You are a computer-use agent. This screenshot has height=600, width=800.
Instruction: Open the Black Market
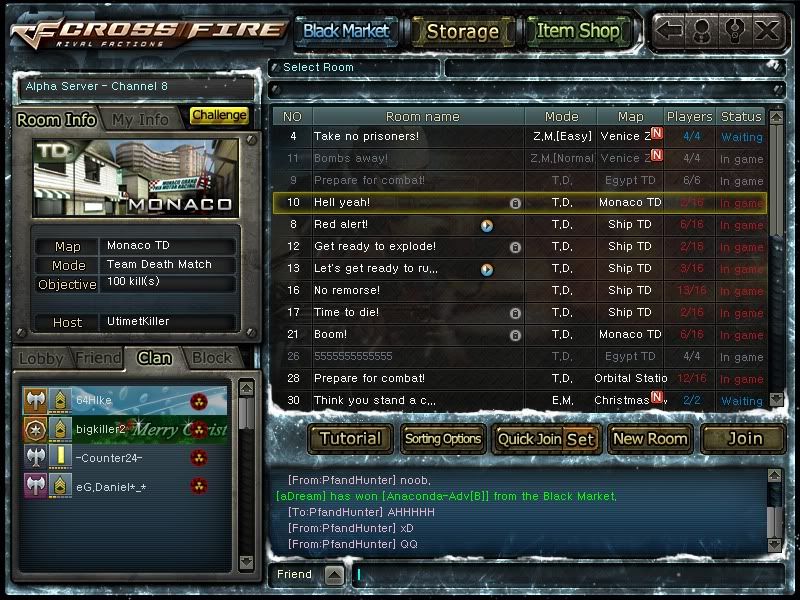346,31
